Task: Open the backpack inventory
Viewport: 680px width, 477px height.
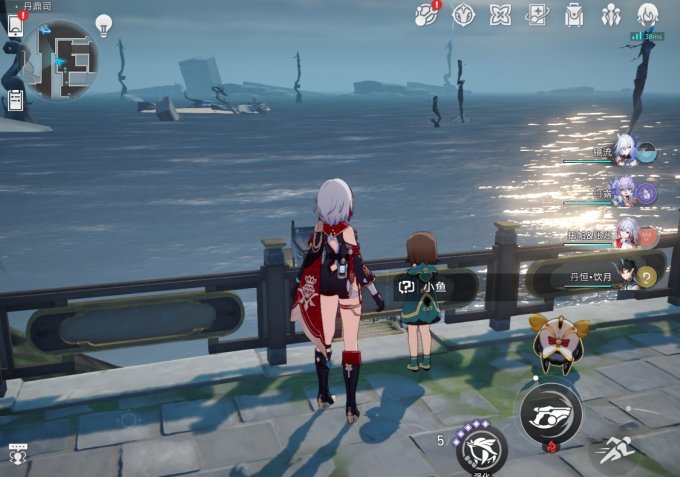Action: [574, 15]
